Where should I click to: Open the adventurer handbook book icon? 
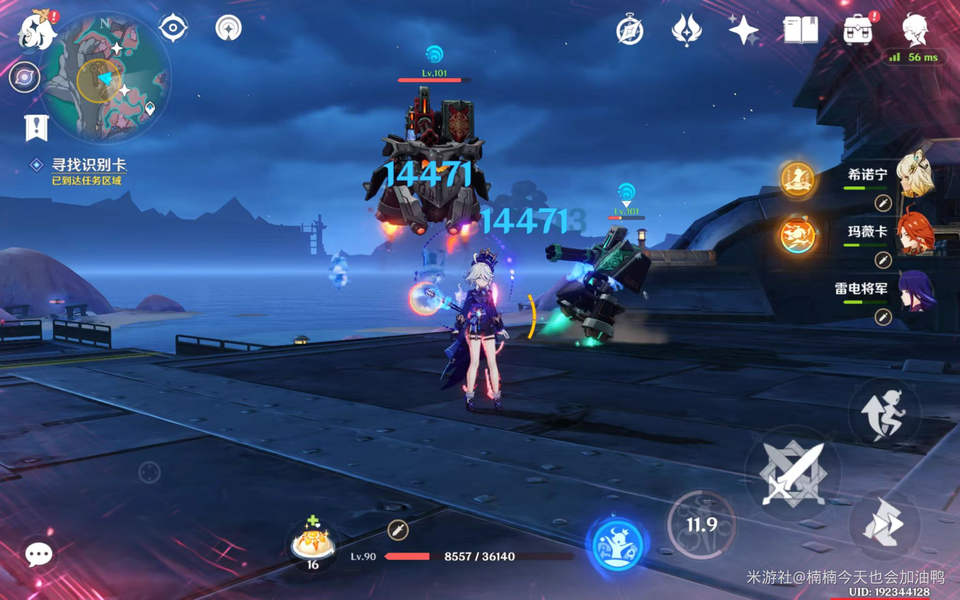pyautogui.click(x=800, y=30)
